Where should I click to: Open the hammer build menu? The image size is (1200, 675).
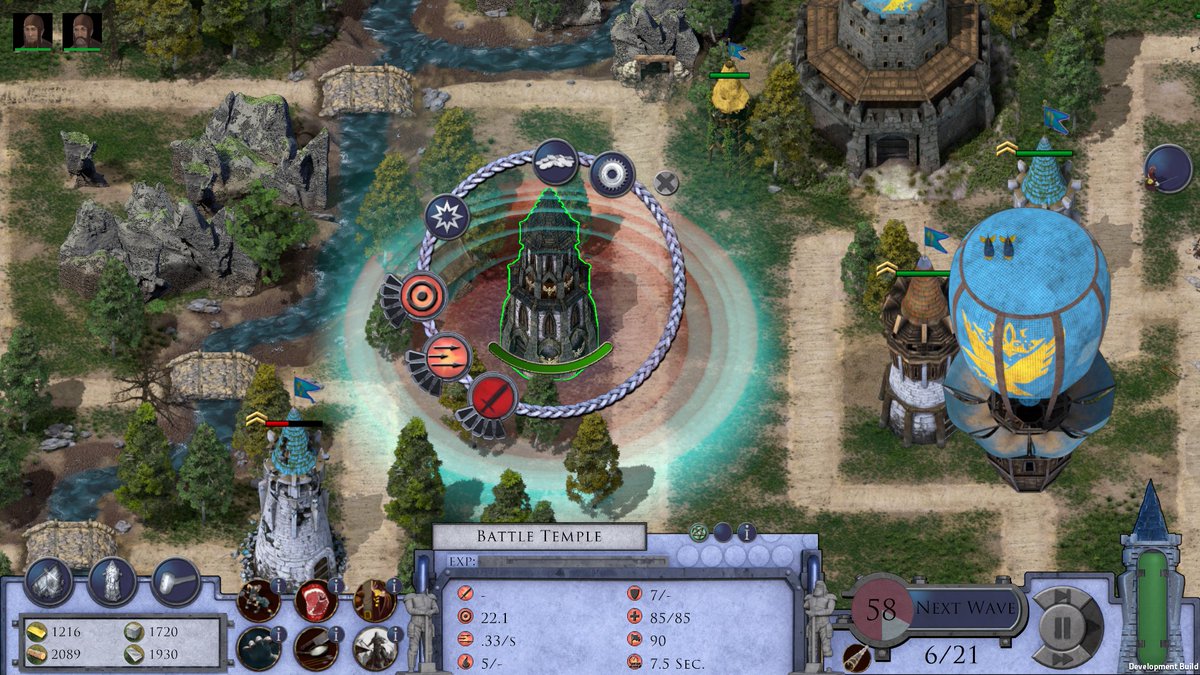(176, 580)
